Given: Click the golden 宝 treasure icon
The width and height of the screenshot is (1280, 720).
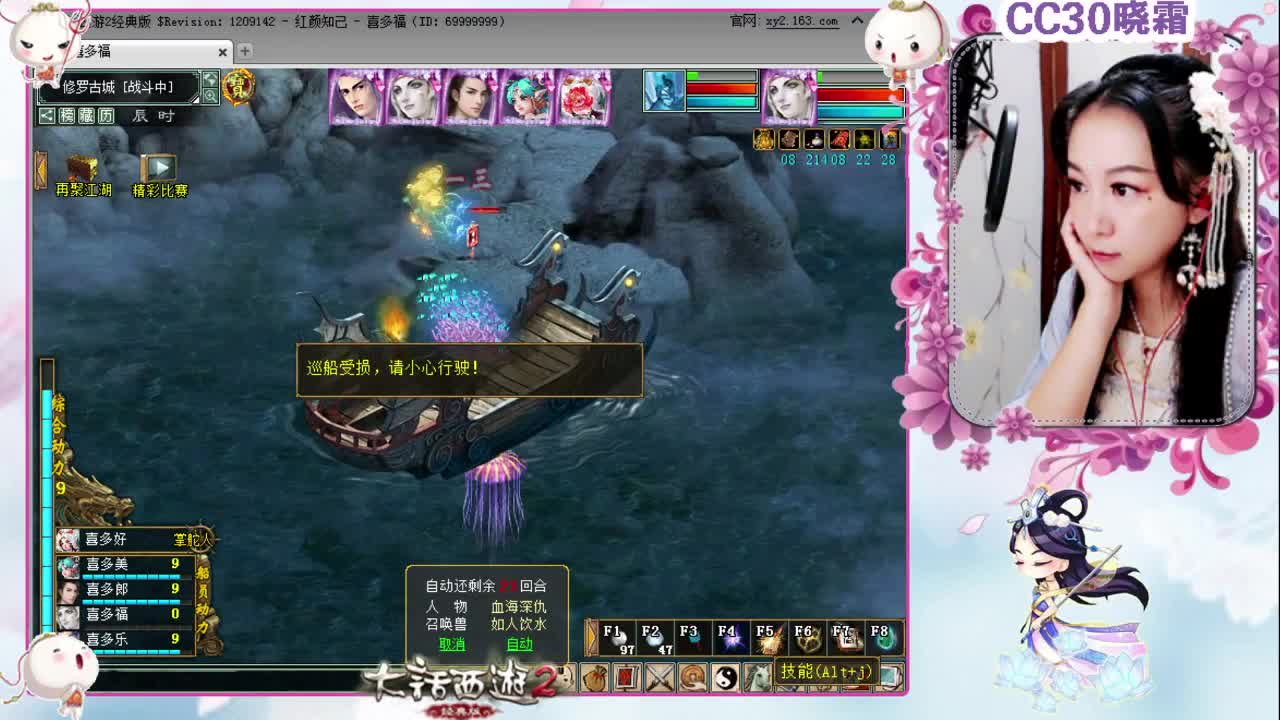Looking at the screenshot, I should click(238, 88).
